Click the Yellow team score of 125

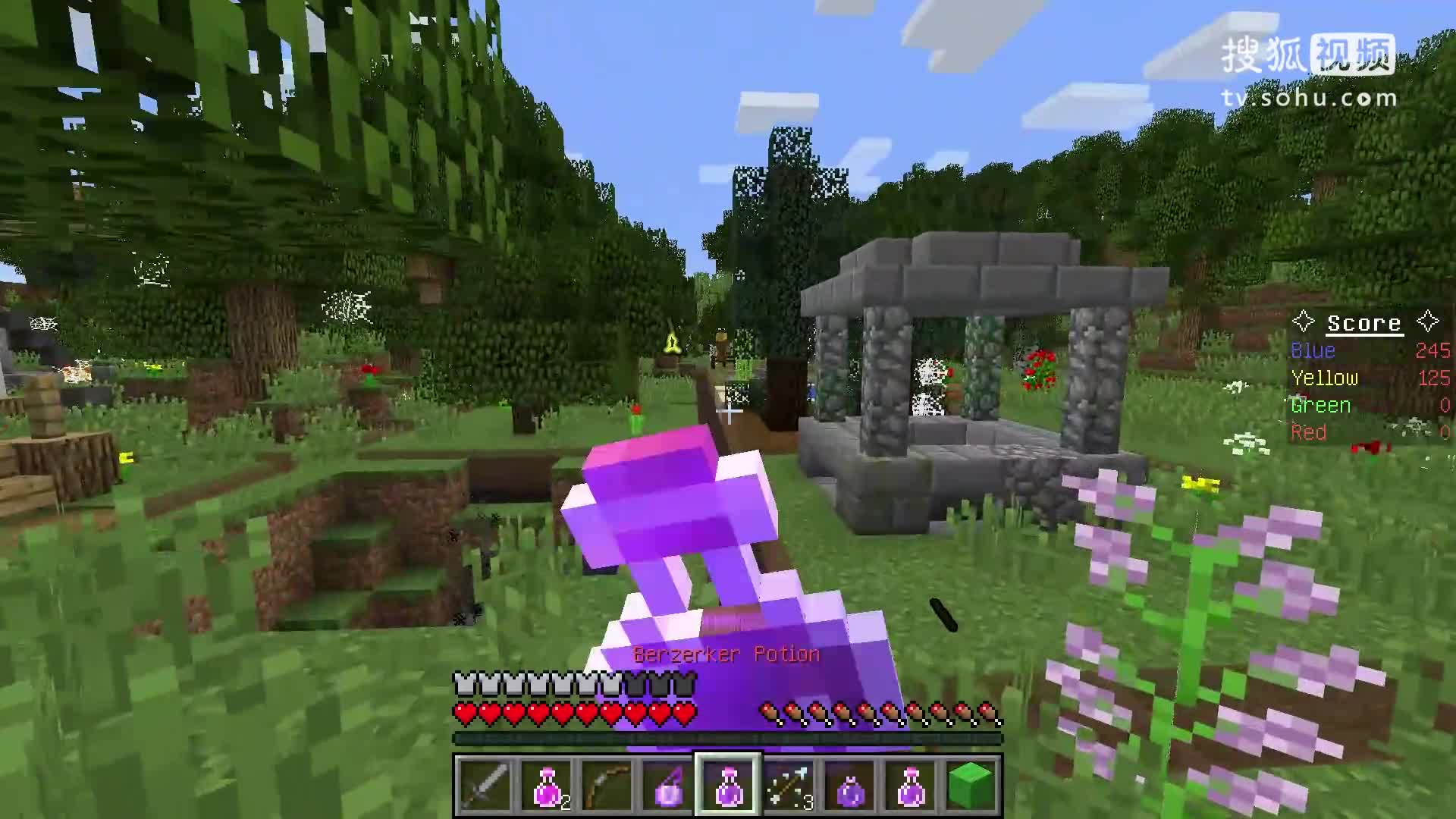click(1434, 378)
